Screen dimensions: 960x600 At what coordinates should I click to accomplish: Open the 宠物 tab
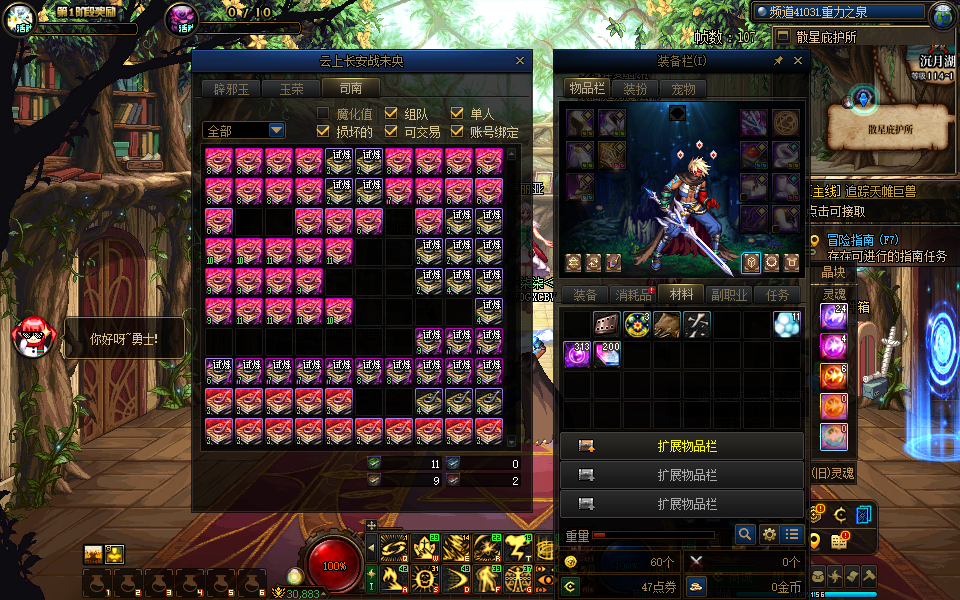[x=683, y=88]
